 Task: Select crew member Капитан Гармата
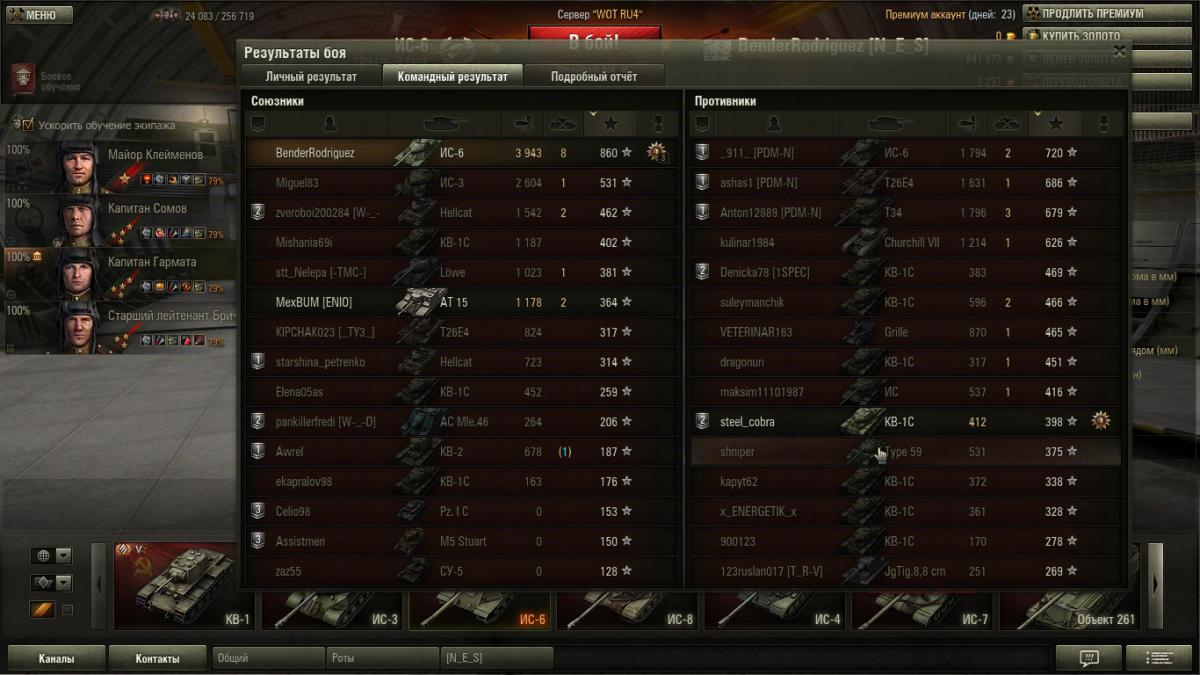tap(120, 272)
